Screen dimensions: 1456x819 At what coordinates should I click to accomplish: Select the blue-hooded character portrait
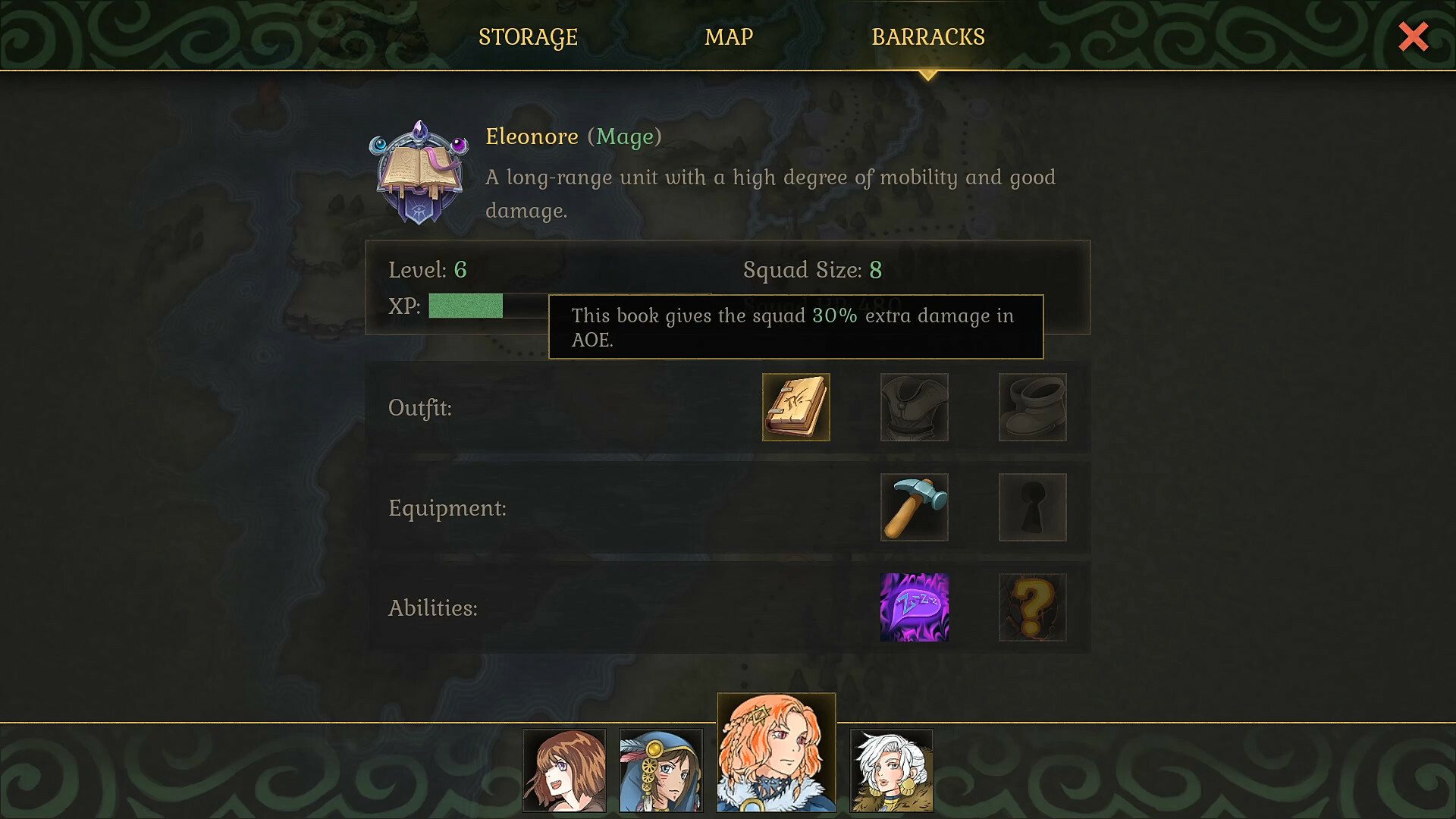(x=661, y=770)
